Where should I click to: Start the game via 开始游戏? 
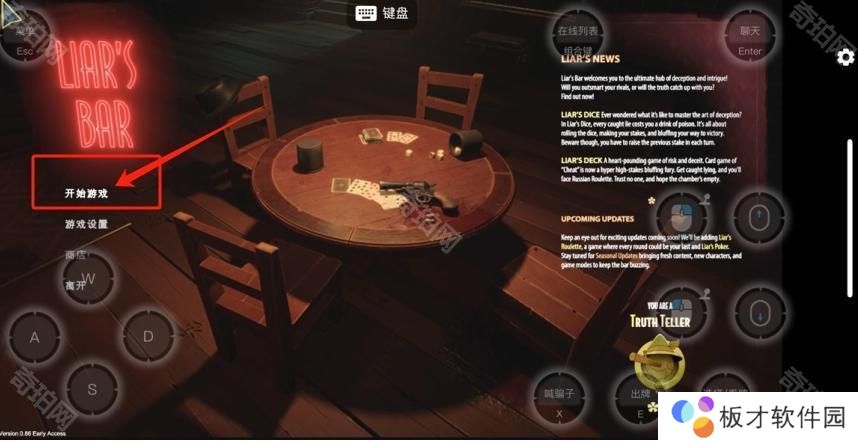(86, 193)
